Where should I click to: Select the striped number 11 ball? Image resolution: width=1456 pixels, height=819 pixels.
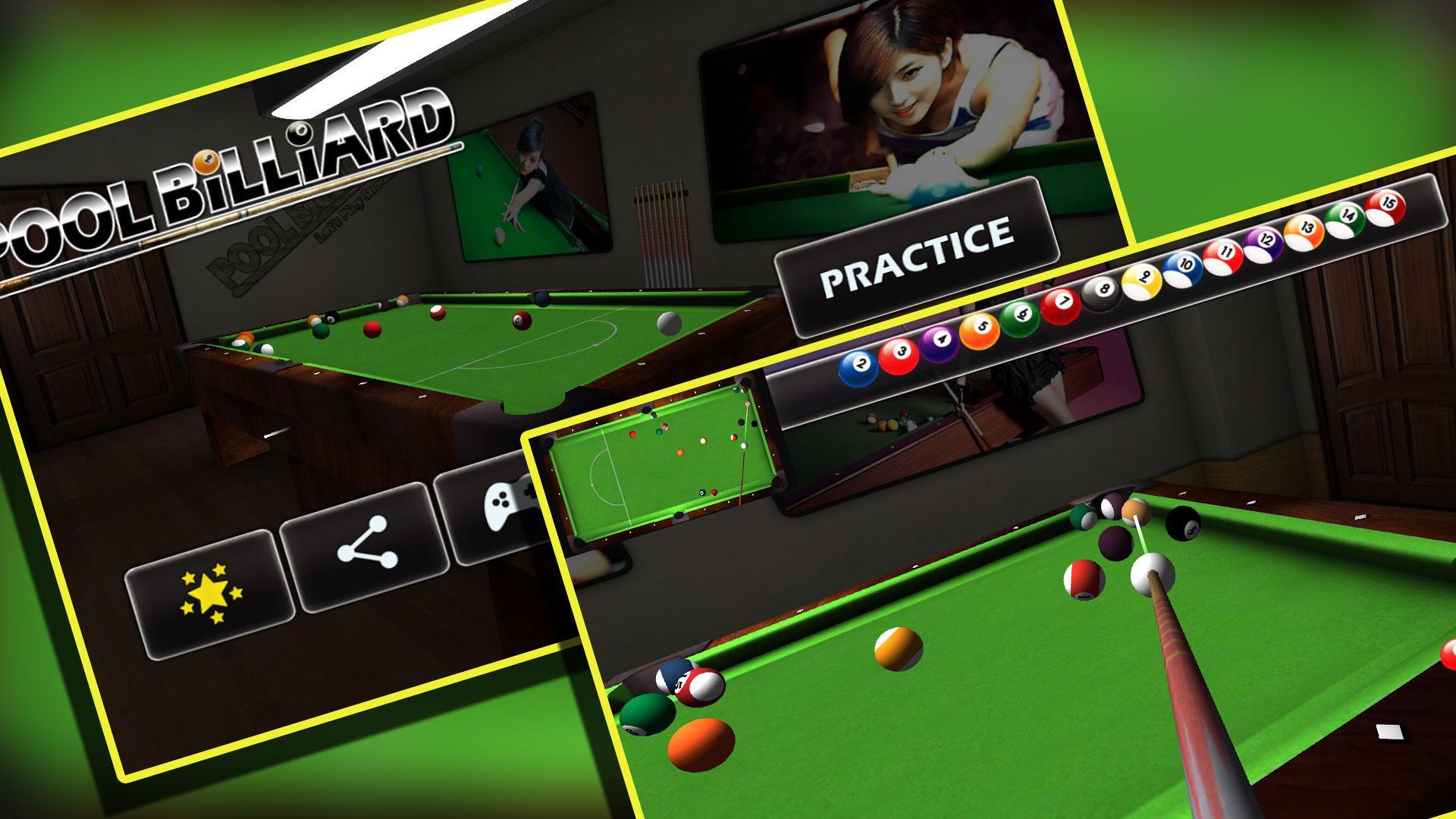[x=1226, y=253]
